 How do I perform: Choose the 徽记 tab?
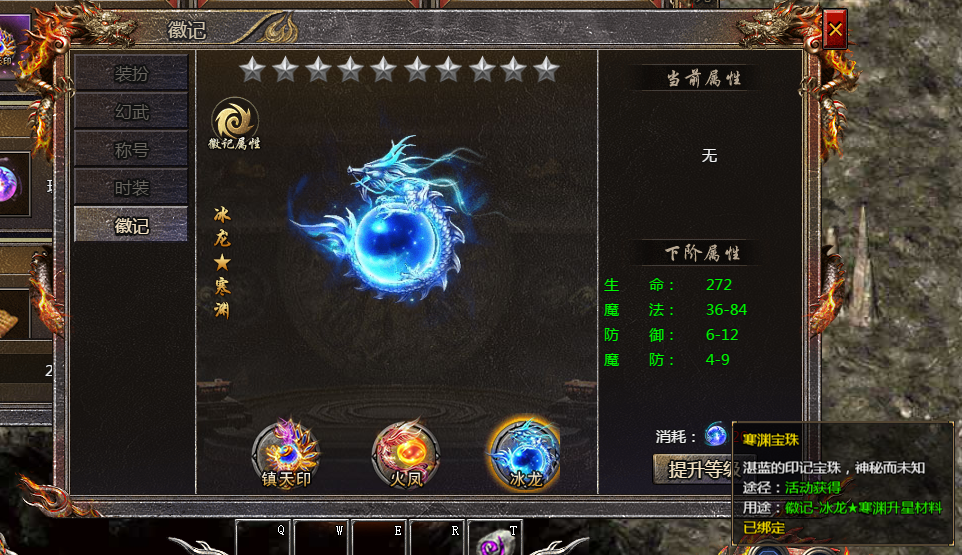(131, 226)
